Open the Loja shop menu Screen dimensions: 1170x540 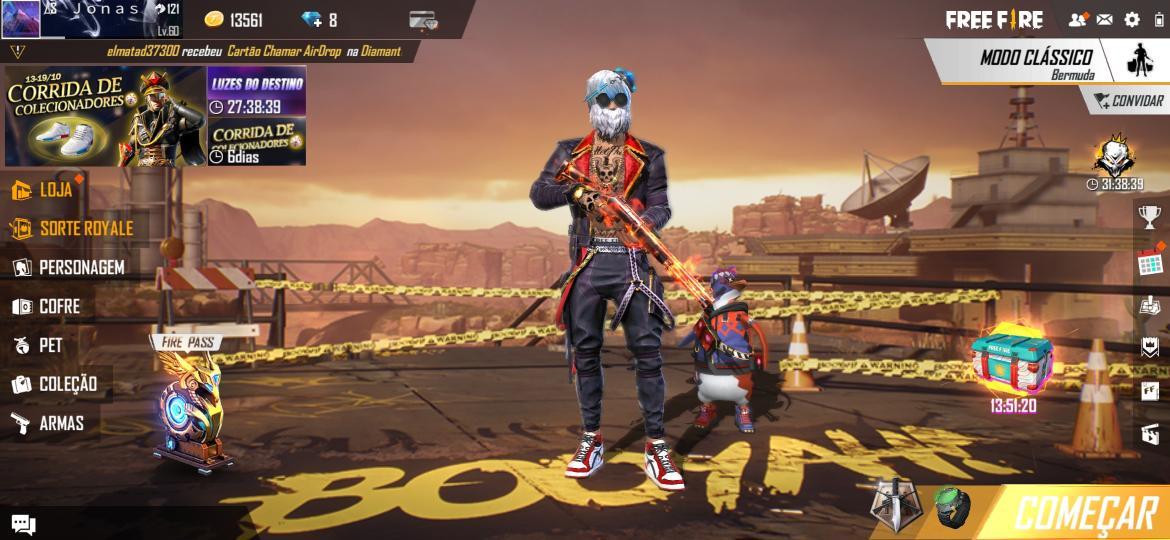45,190
